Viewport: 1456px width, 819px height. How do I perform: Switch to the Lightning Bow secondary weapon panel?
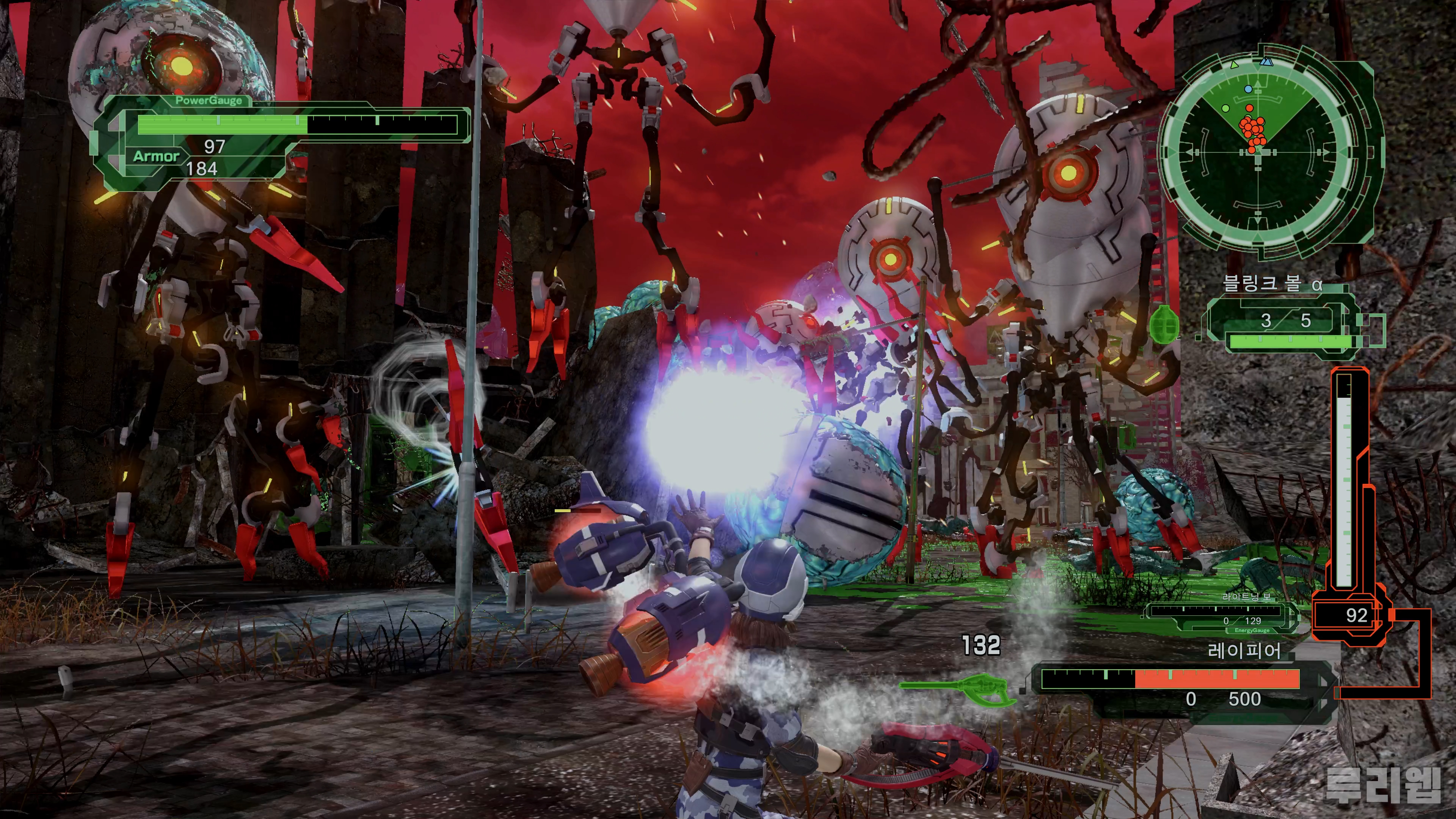coord(1221,614)
